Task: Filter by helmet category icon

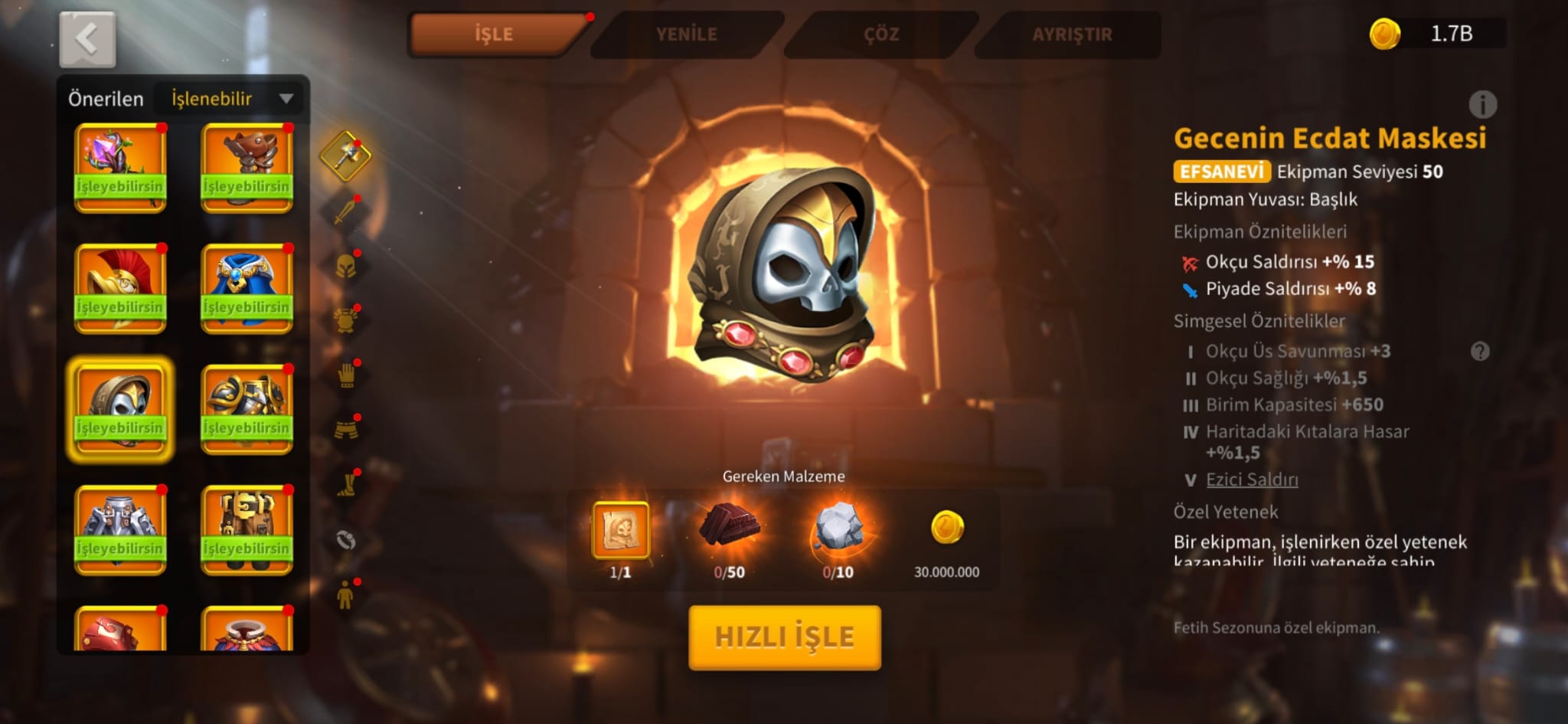Action: tap(346, 265)
